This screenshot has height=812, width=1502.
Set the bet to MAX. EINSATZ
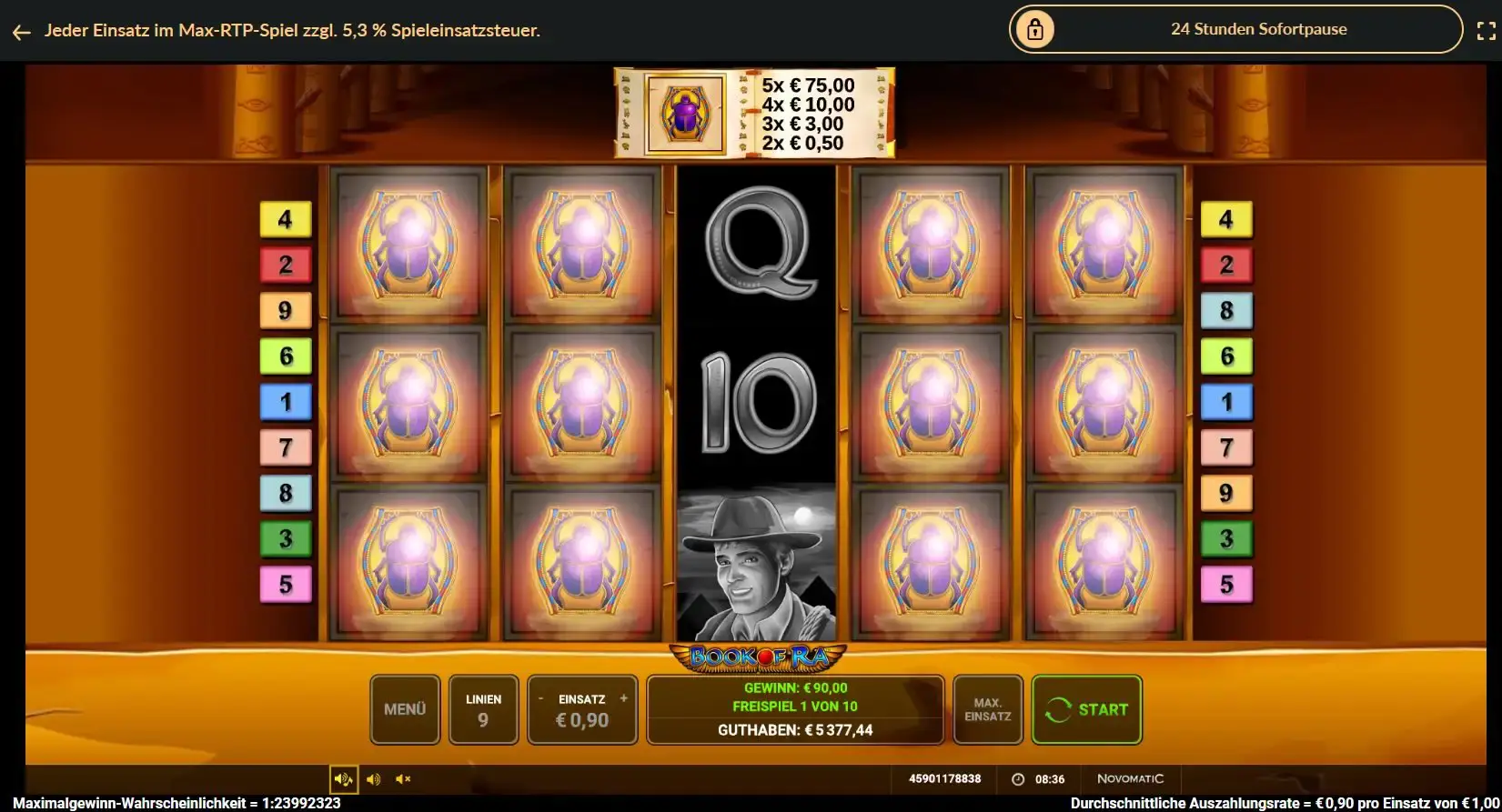pos(987,709)
